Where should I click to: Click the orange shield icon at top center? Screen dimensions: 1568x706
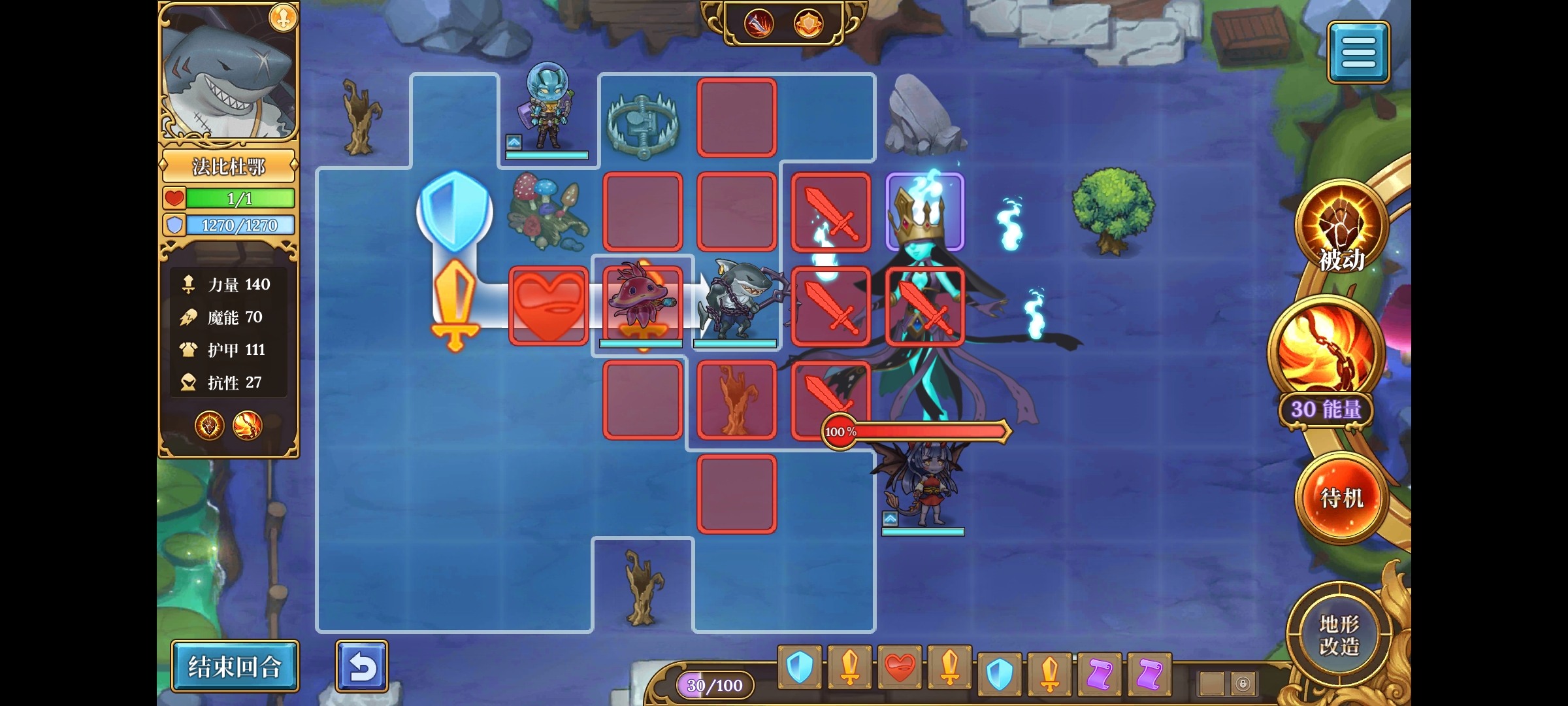[x=808, y=24]
